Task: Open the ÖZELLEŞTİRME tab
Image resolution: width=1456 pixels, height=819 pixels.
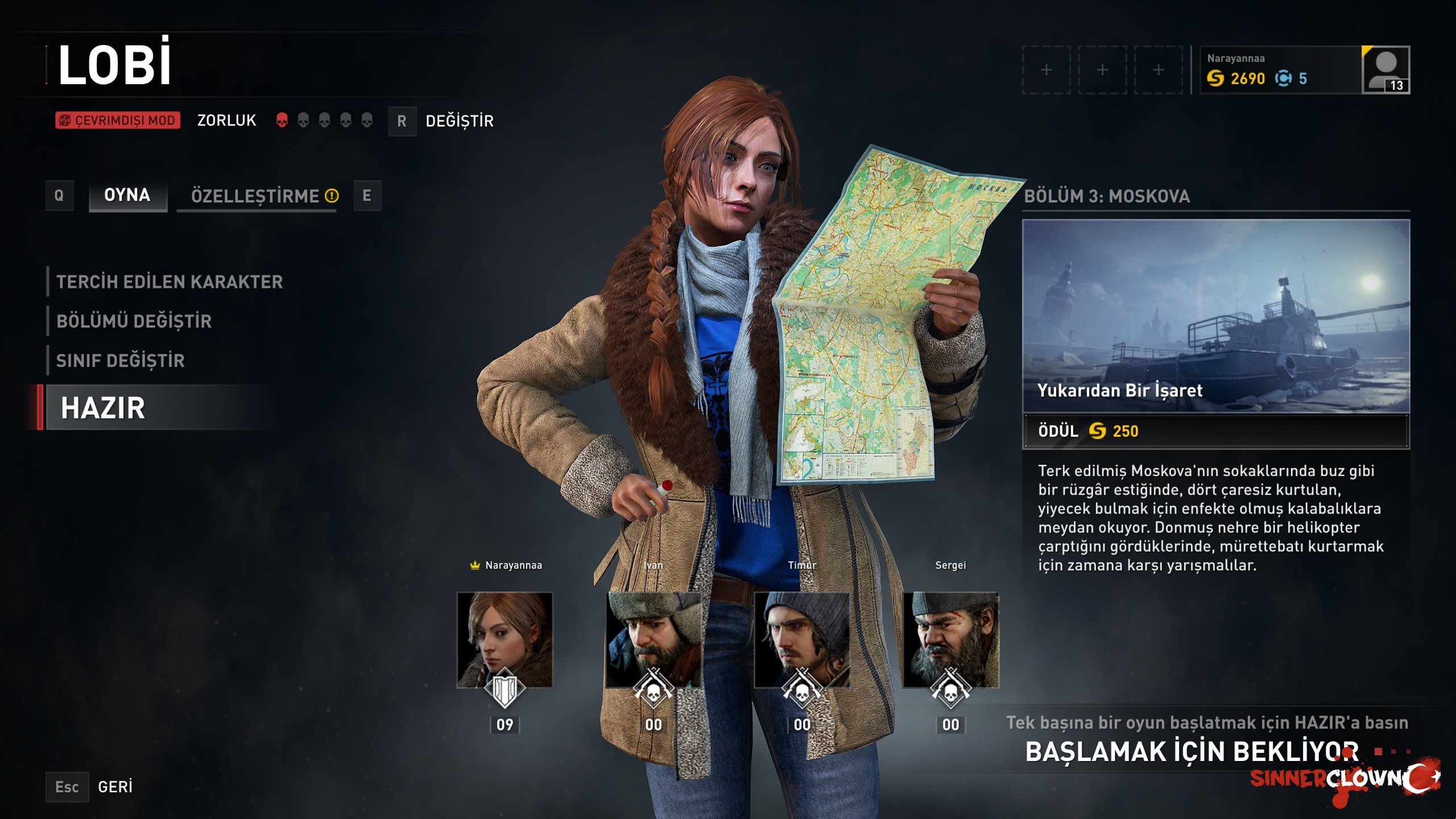Action: point(257,196)
